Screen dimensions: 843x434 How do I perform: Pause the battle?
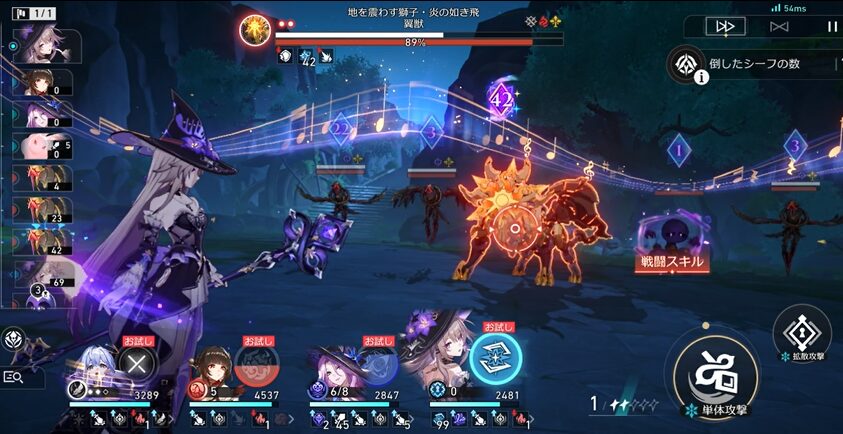point(831,27)
